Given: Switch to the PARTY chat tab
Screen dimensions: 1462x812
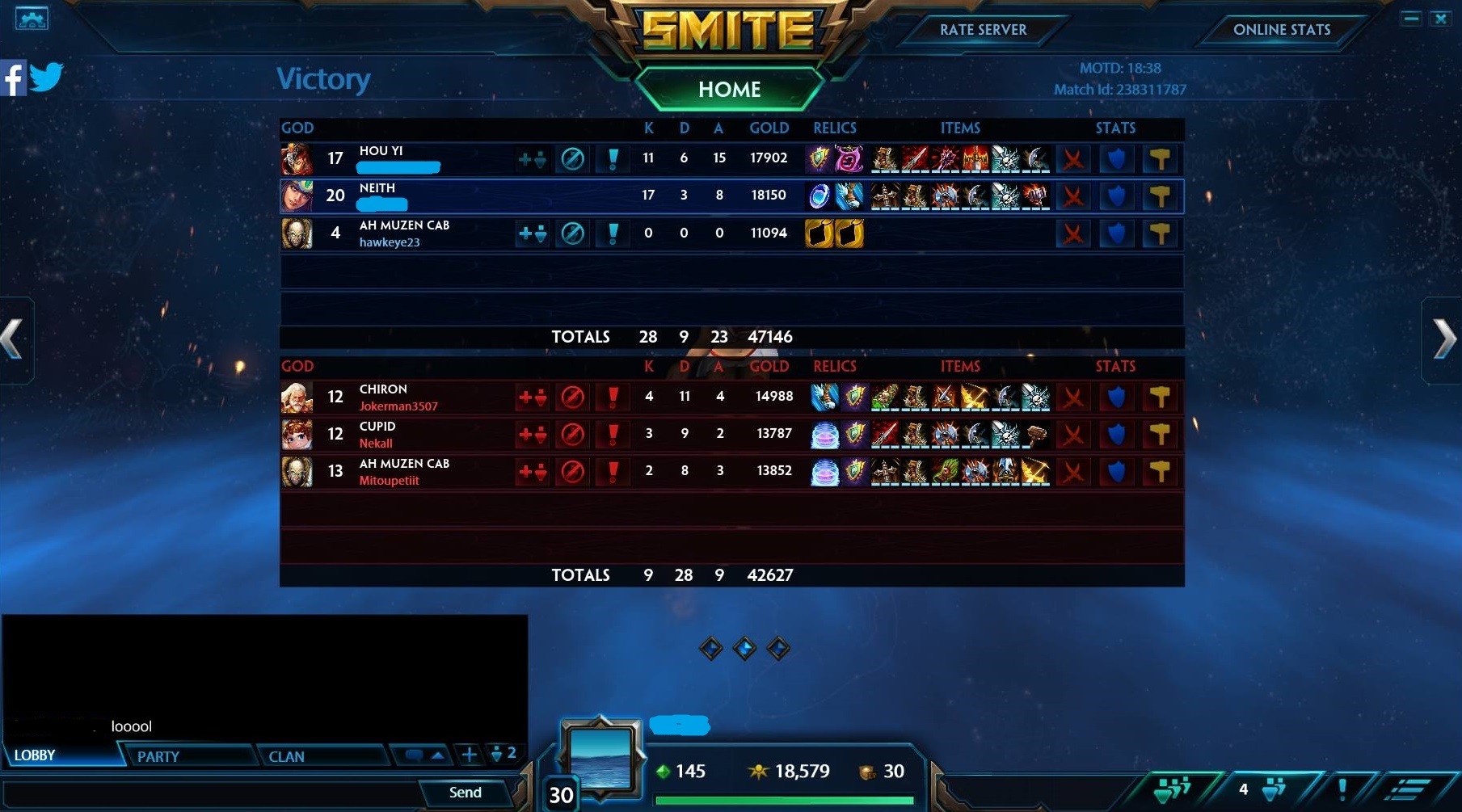Looking at the screenshot, I should [x=158, y=756].
